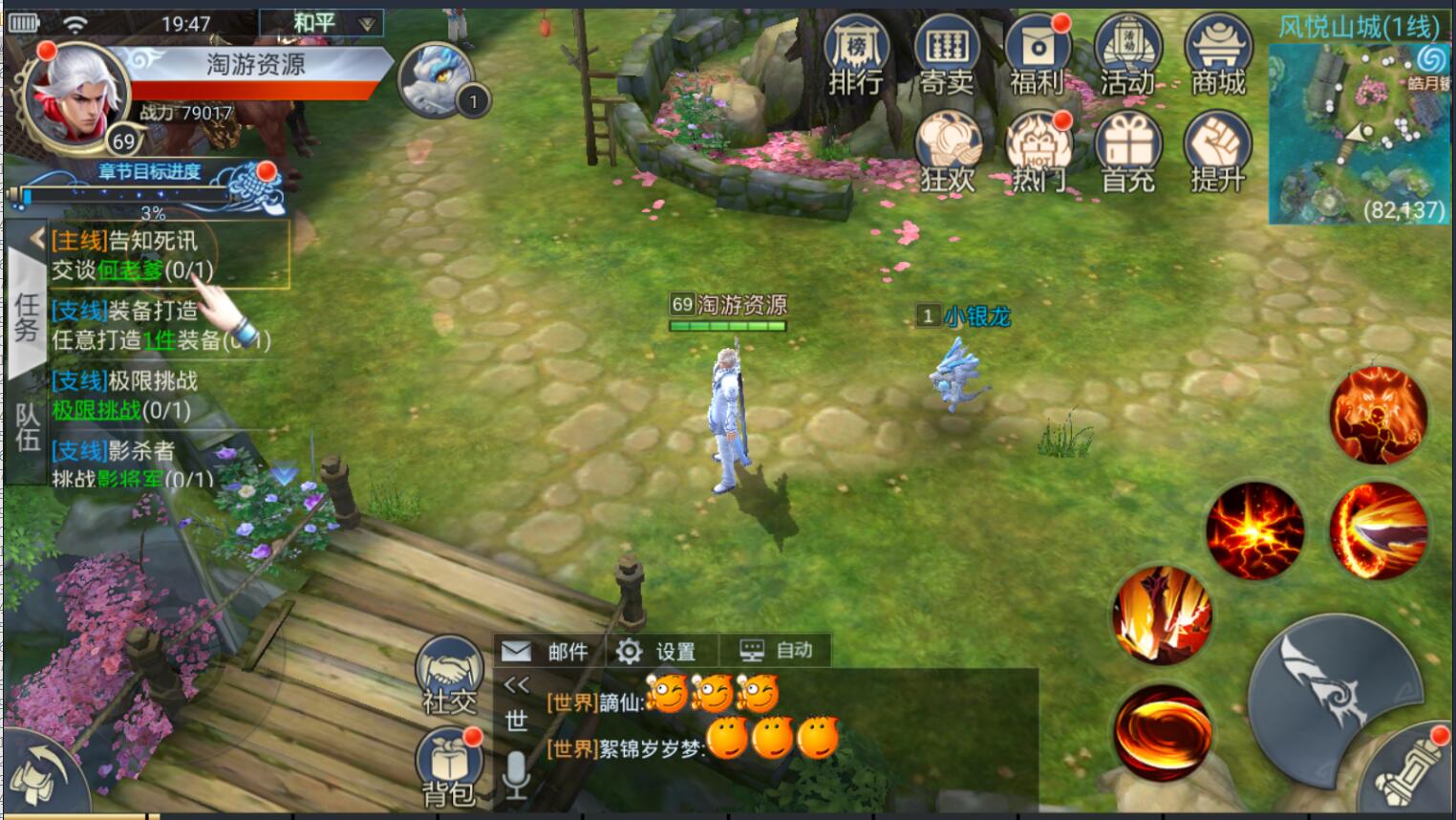The width and height of the screenshot is (1456, 820).
Task: Open the 热门 hot events icon
Action: [1038, 153]
